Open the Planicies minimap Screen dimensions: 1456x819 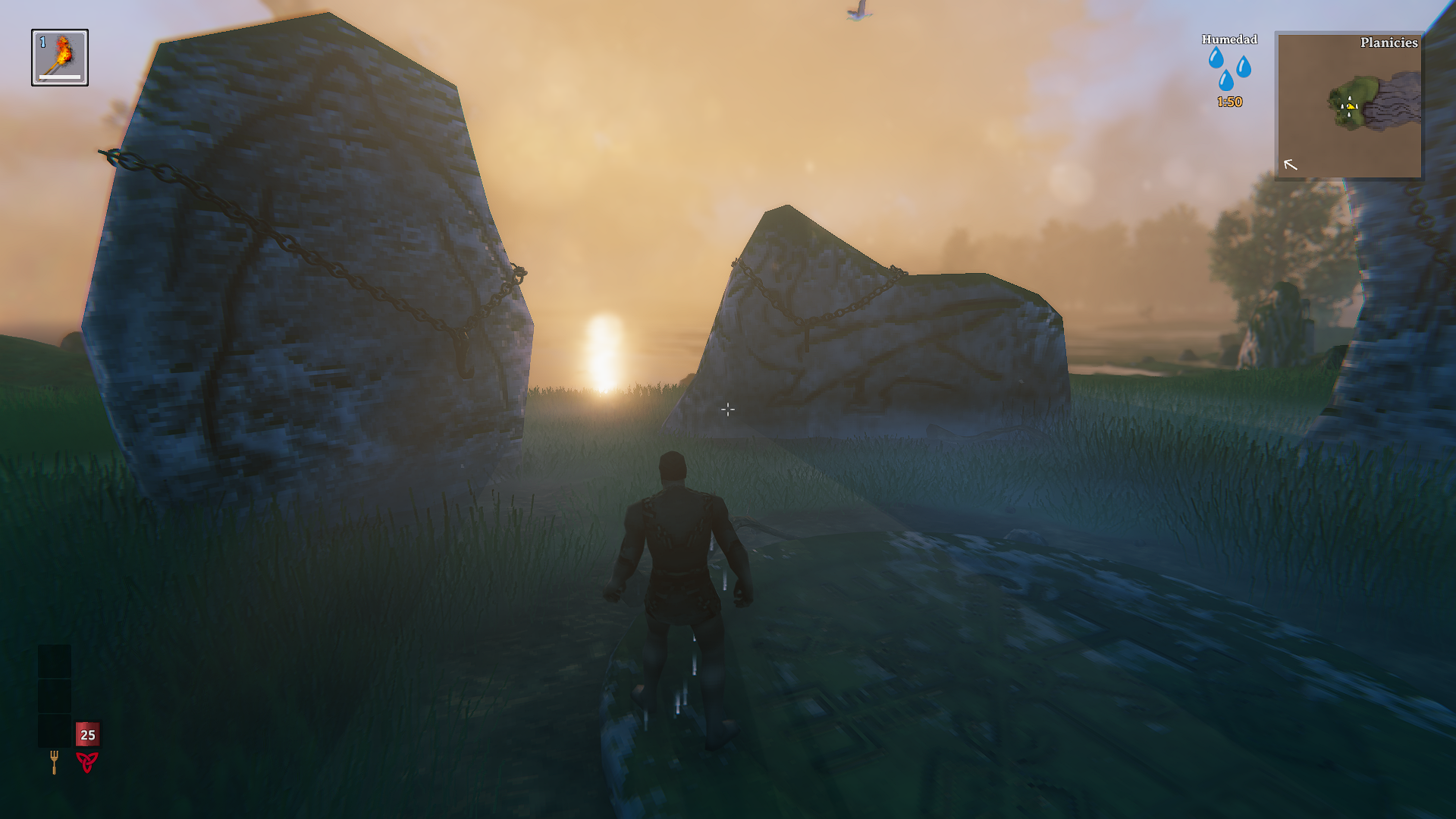click(1349, 105)
